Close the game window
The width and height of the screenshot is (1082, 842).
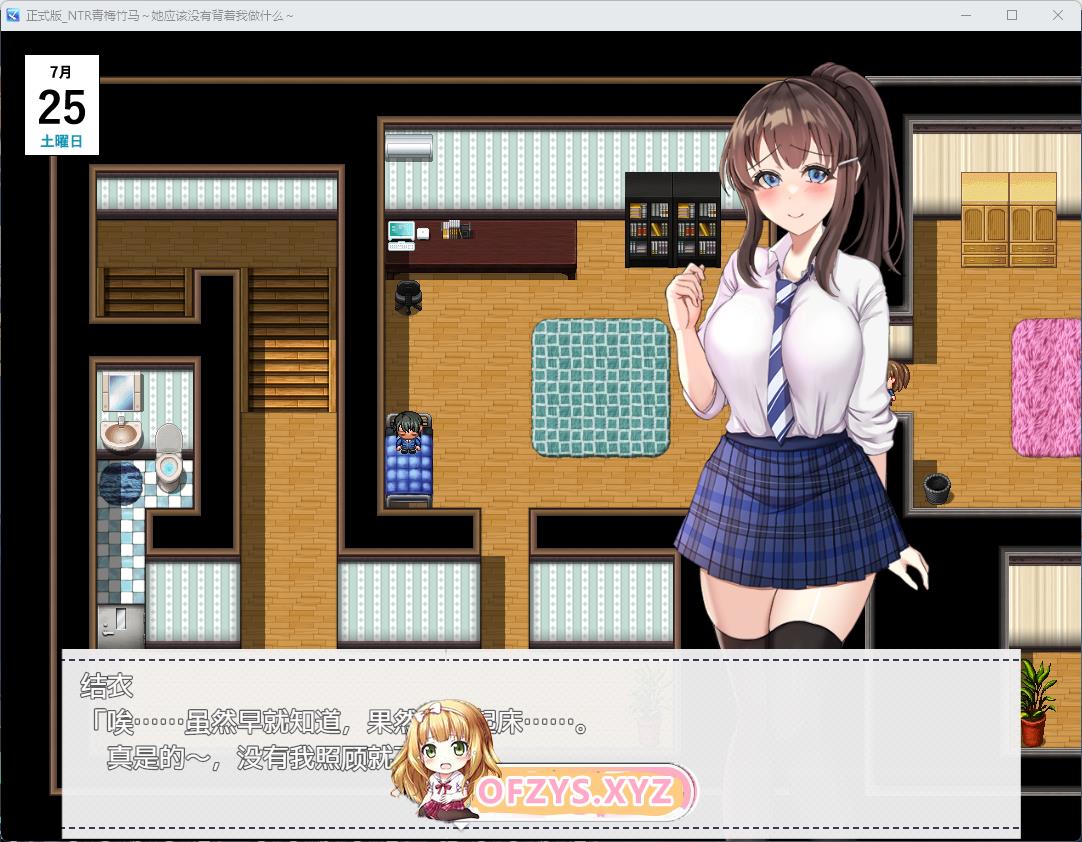[1058, 15]
